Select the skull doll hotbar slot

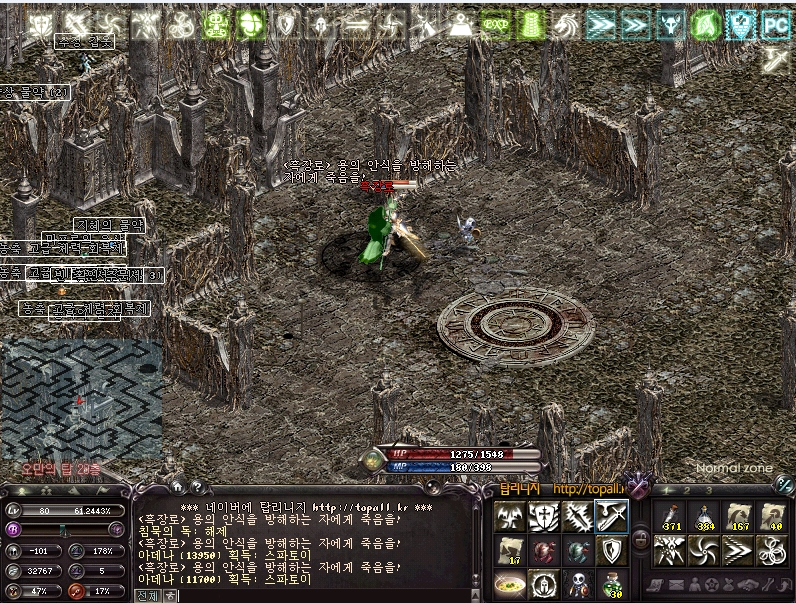[x=578, y=583]
